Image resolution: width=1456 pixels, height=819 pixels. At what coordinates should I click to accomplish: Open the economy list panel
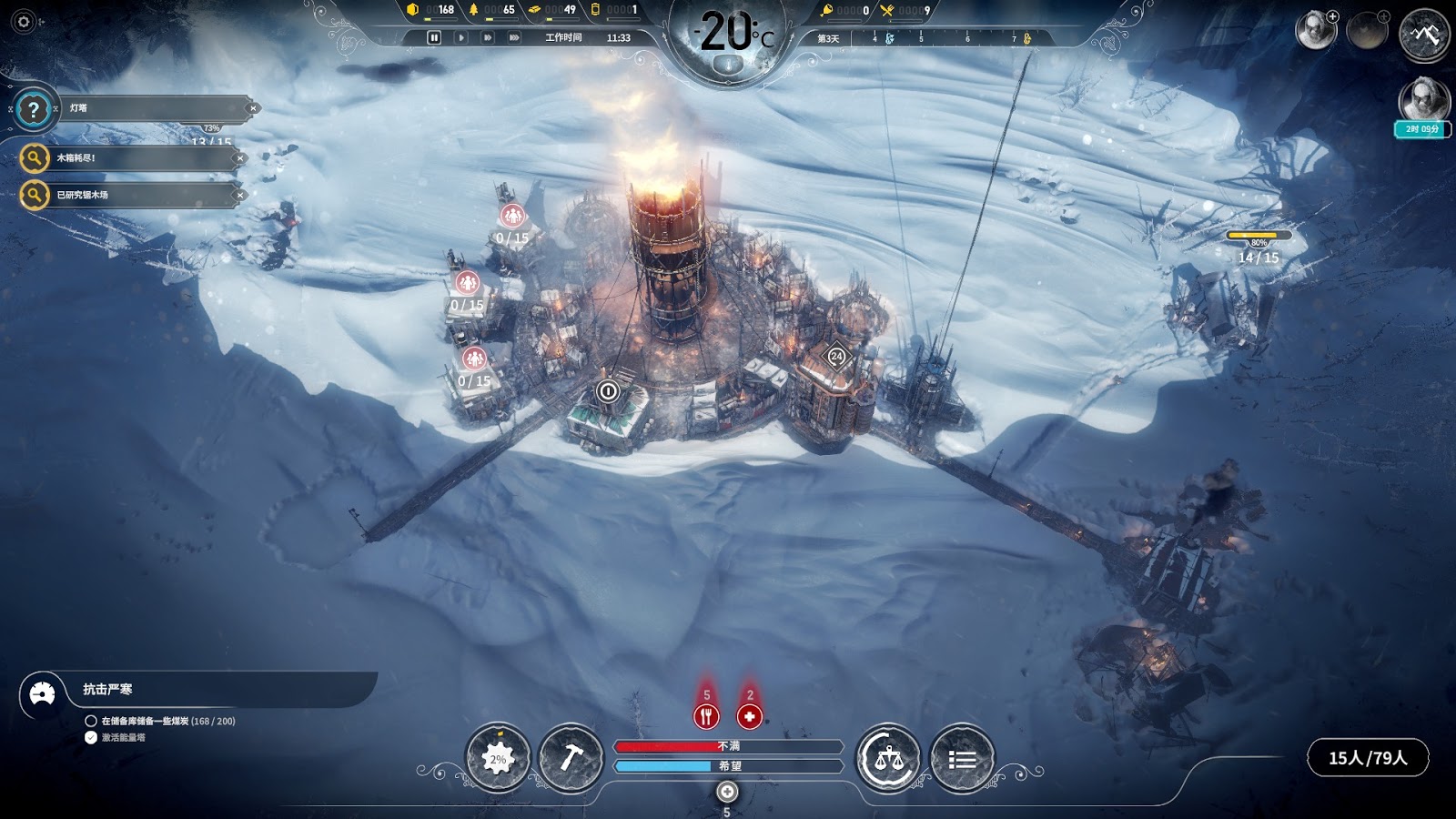(x=962, y=759)
